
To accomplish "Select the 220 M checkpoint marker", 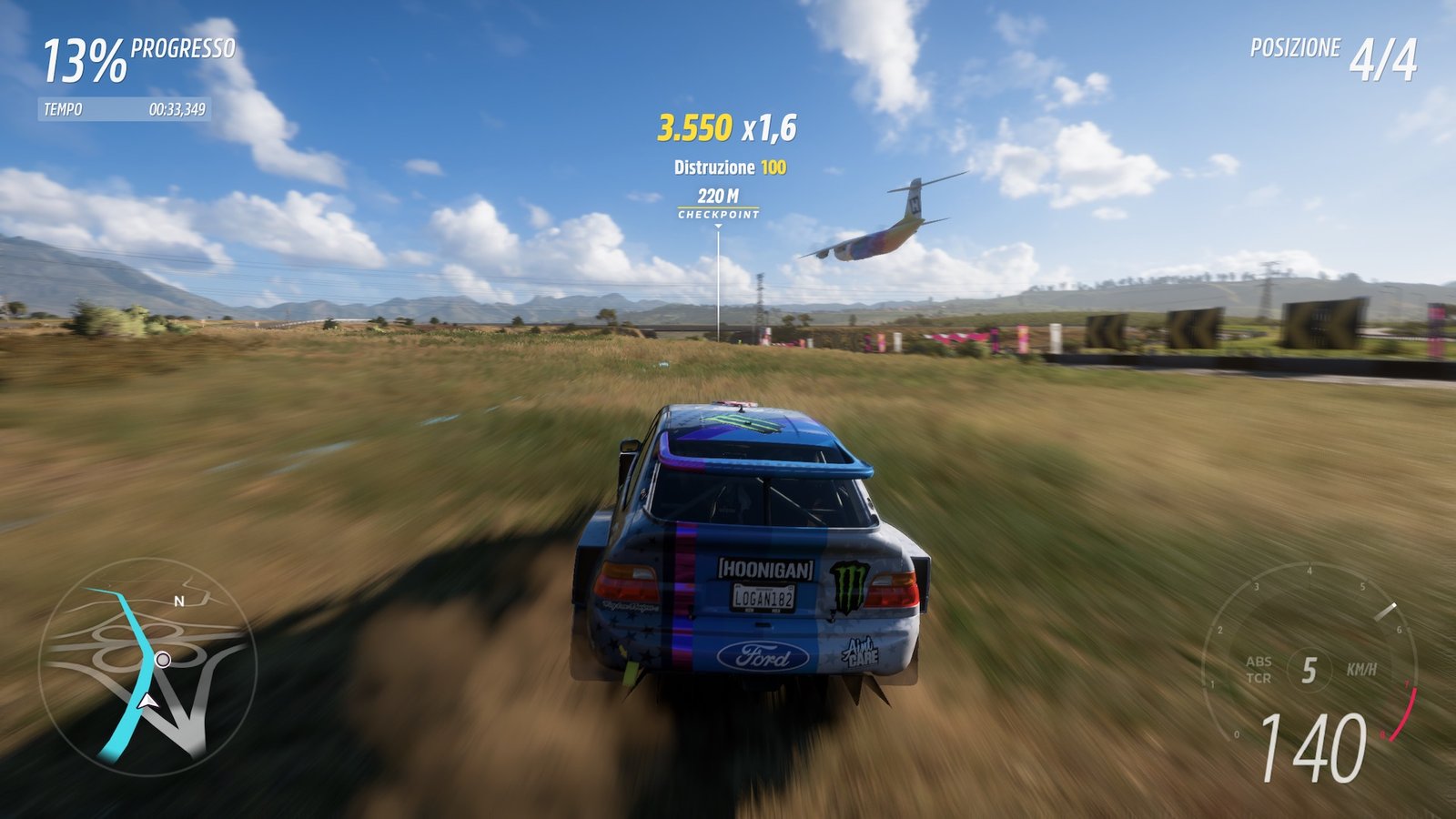I will [x=718, y=204].
